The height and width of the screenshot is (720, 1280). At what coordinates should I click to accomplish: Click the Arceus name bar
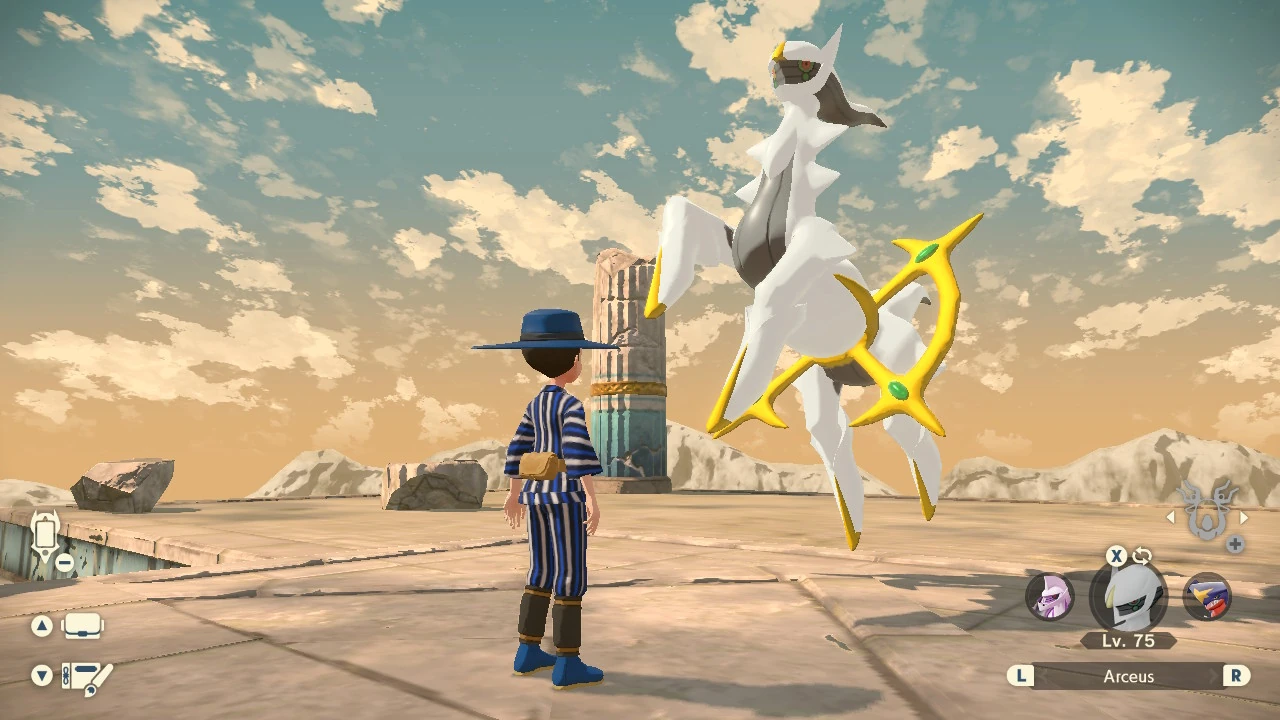pyautogui.click(x=1128, y=676)
